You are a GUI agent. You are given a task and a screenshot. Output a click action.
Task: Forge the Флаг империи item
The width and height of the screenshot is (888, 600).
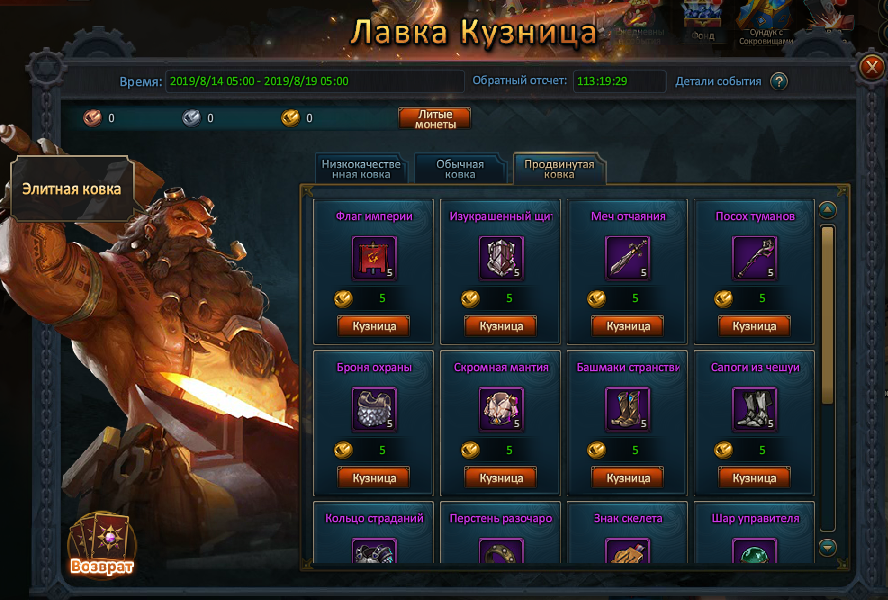[374, 326]
